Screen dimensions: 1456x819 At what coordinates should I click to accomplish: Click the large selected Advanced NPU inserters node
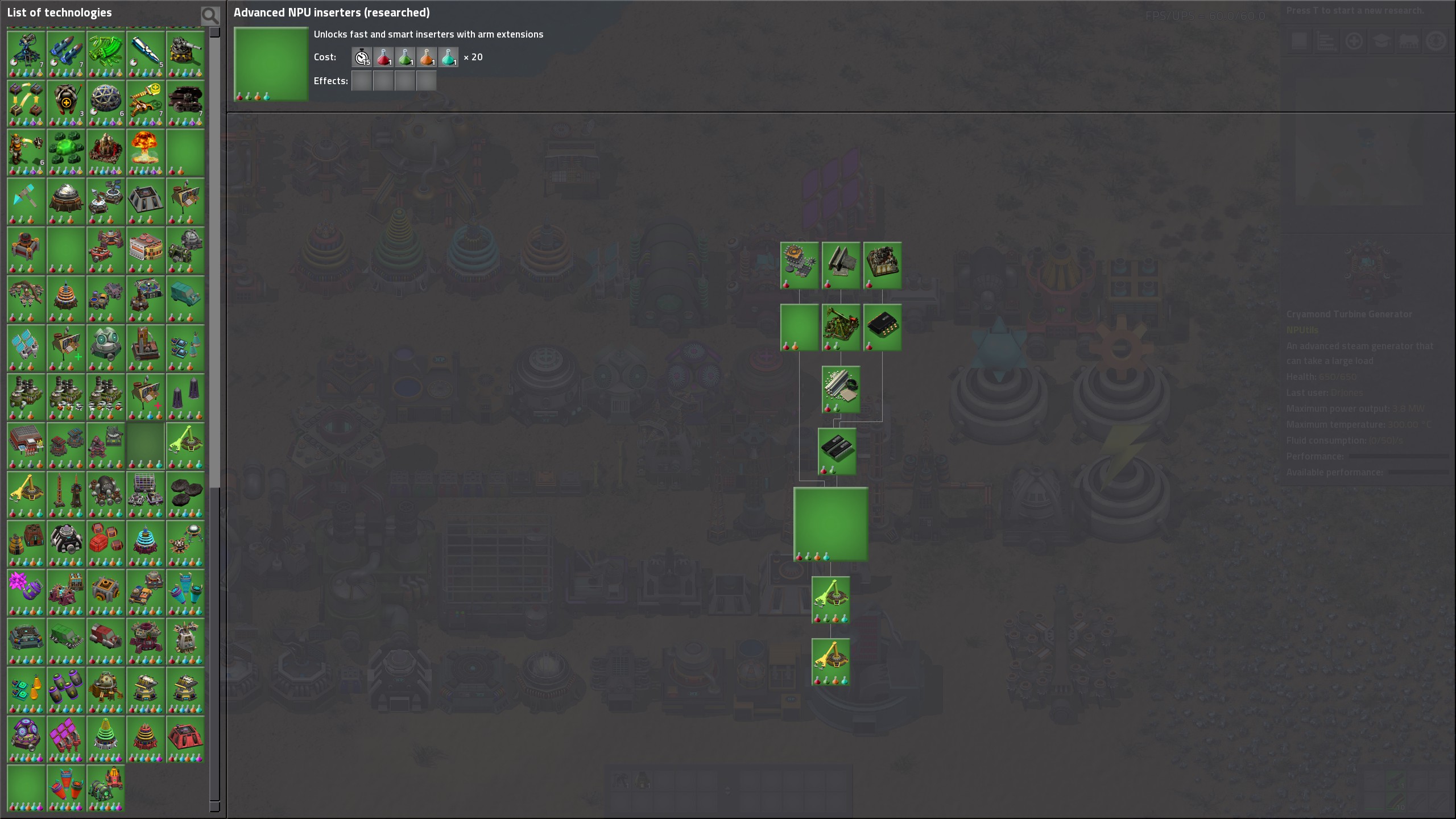click(830, 524)
